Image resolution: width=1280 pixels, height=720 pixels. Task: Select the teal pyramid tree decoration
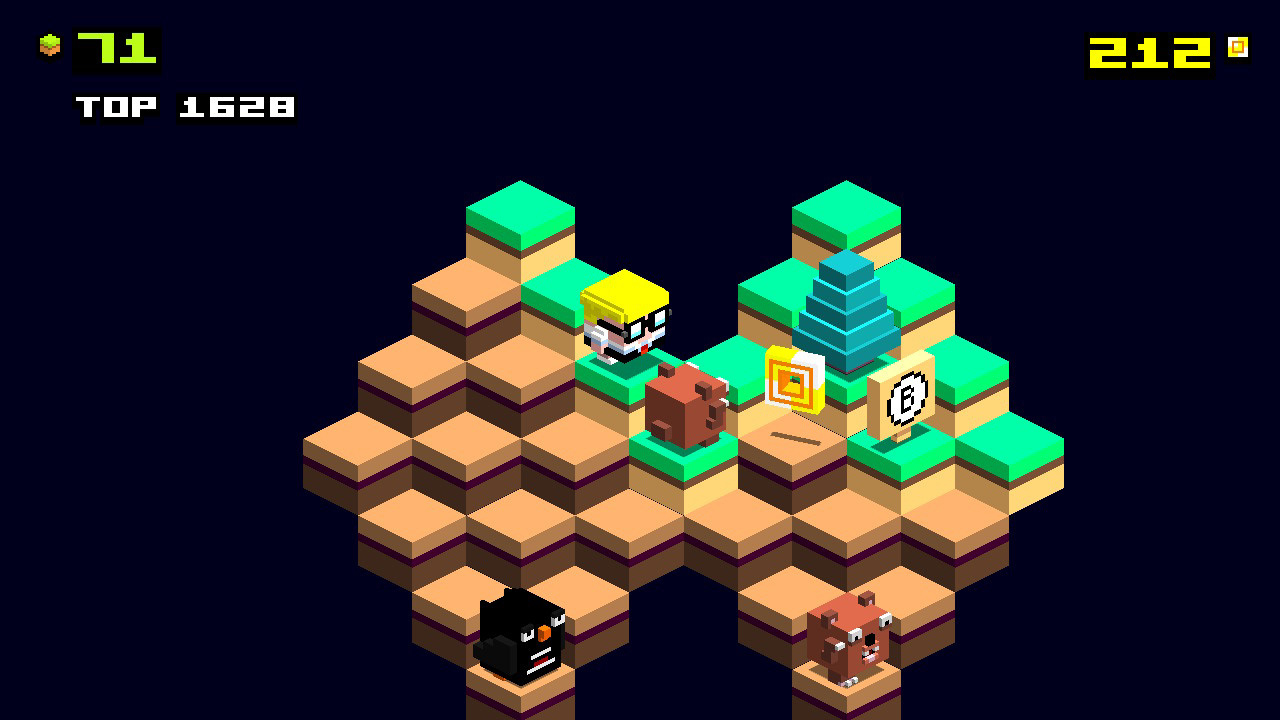845,310
